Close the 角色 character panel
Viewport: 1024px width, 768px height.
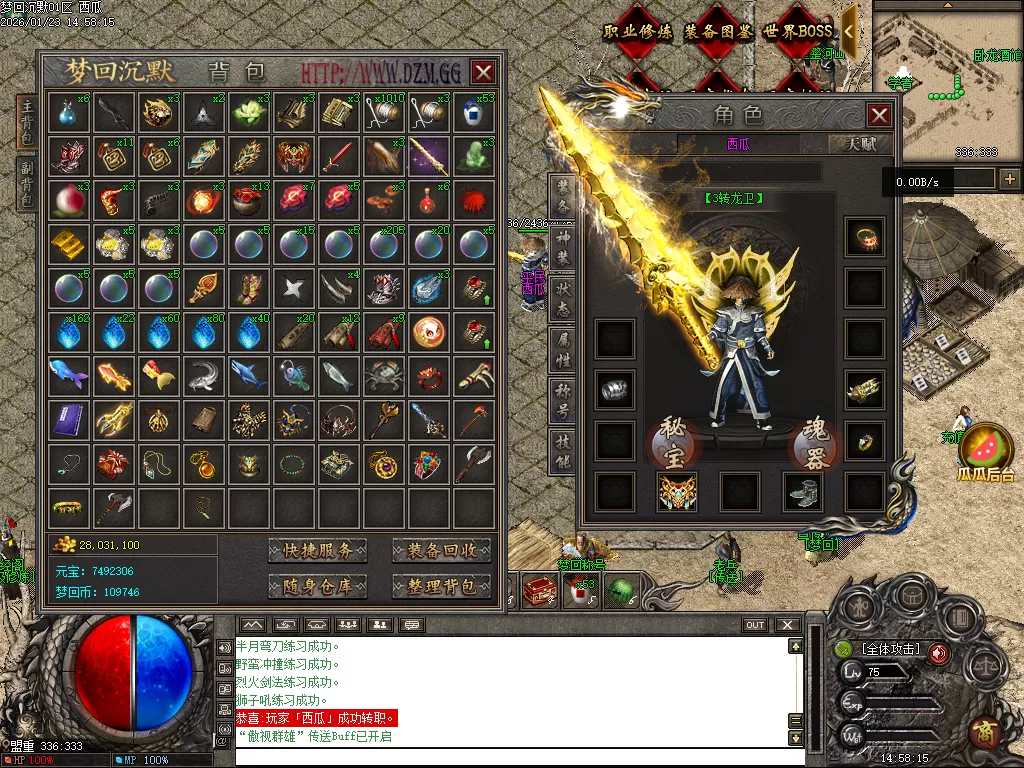pyautogui.click(x=879, y=115)
